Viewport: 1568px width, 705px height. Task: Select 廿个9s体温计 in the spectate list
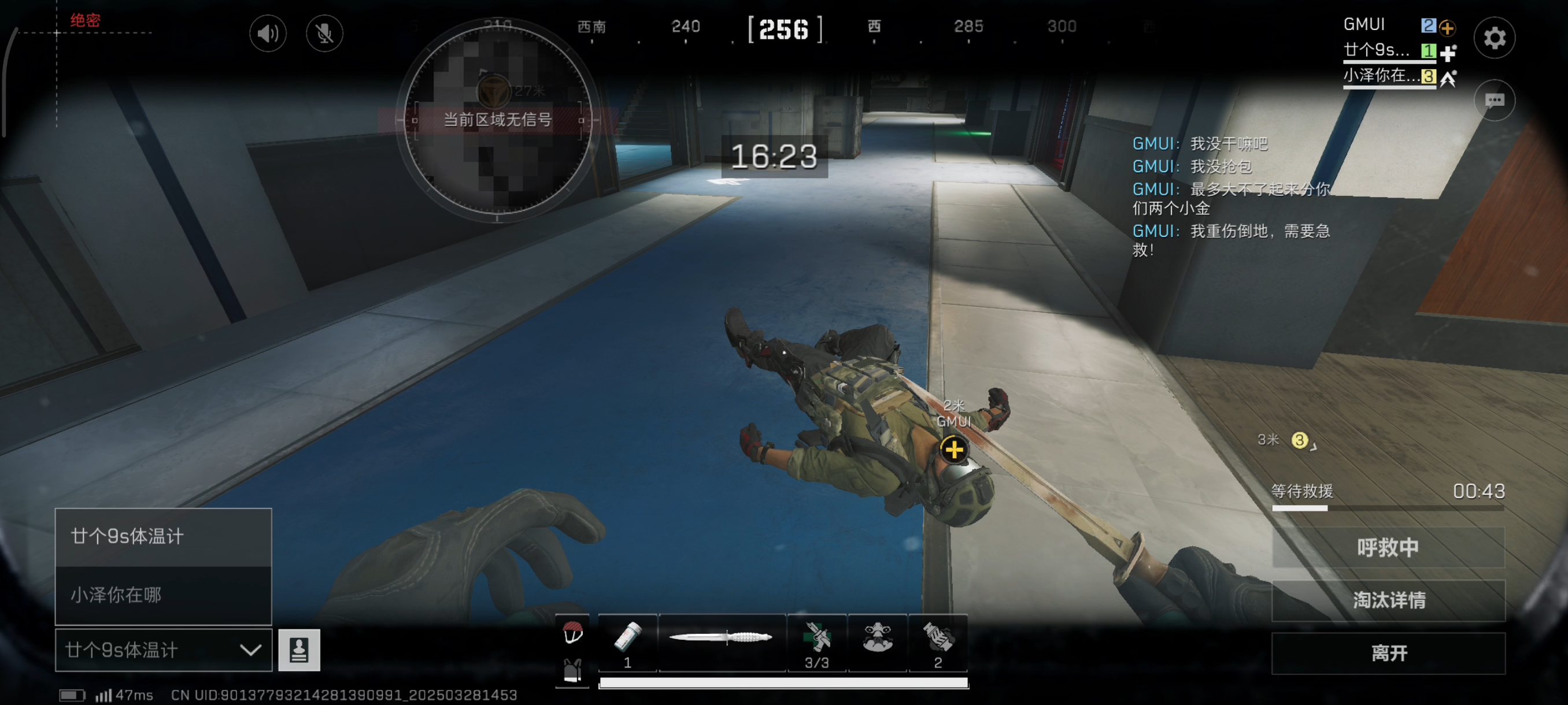tap(163, 536)
